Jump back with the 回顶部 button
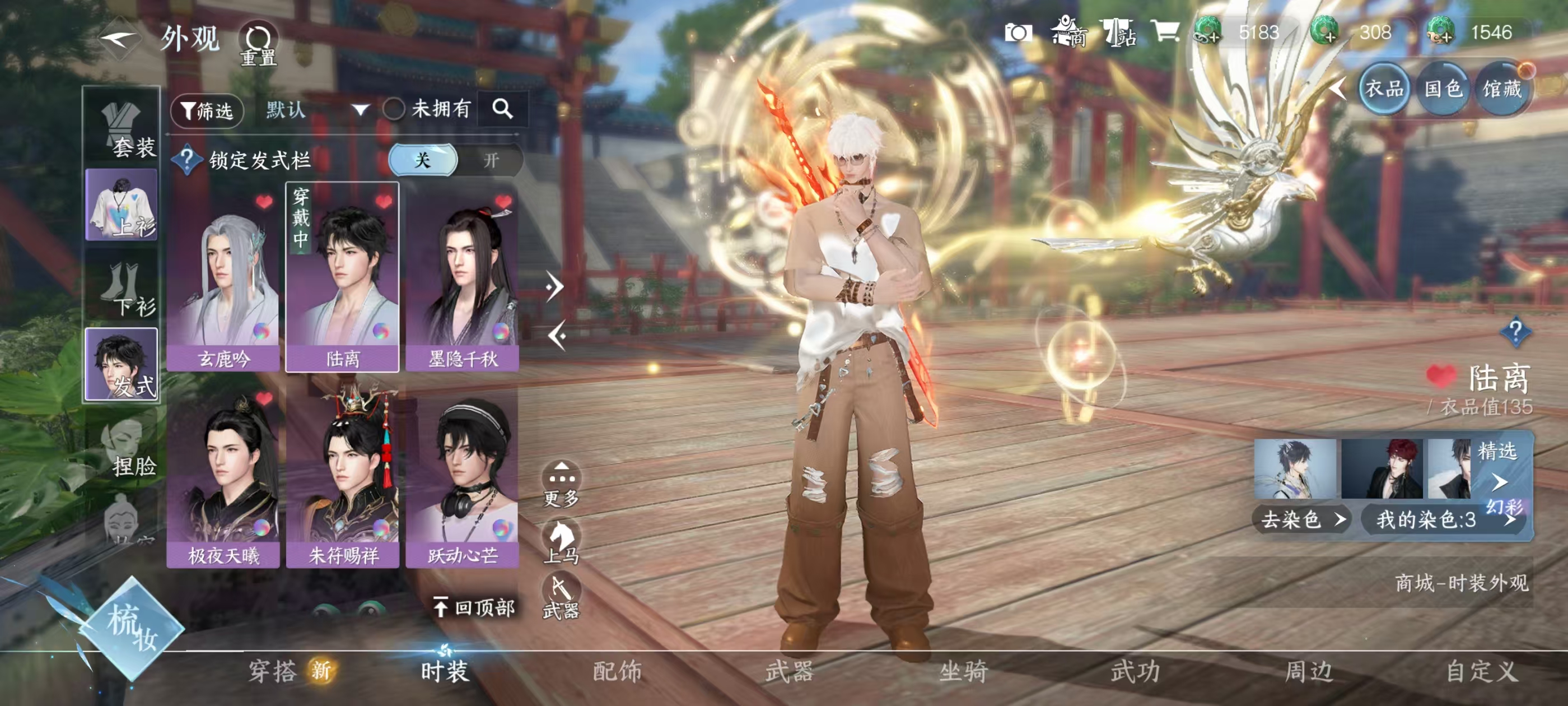The width and height of the screenshot is (1568, 706). (x=474, y=607)
